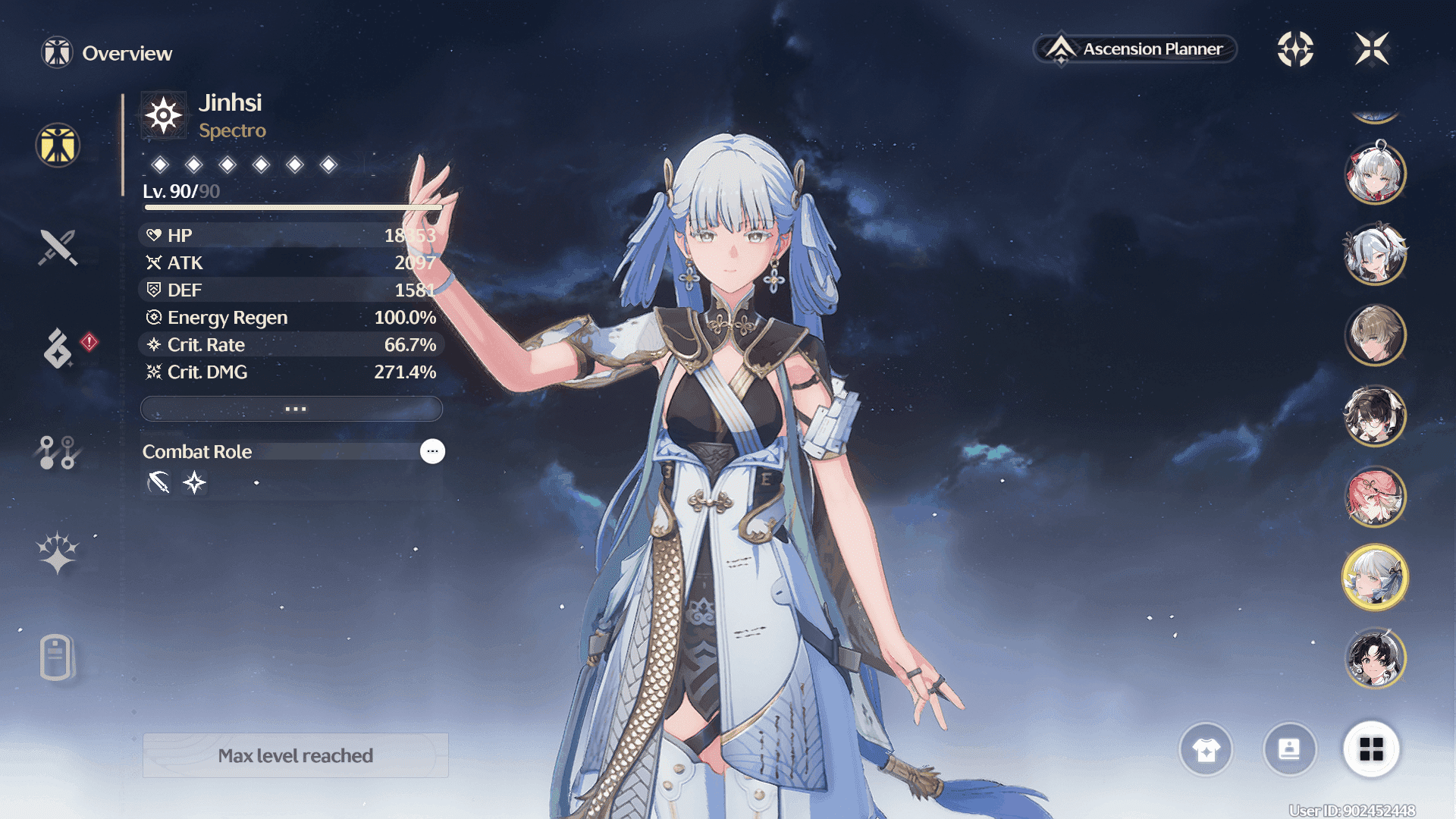Open the character portrait card button
Viewport: 1456px width, 819px height.
(1289, 749)
